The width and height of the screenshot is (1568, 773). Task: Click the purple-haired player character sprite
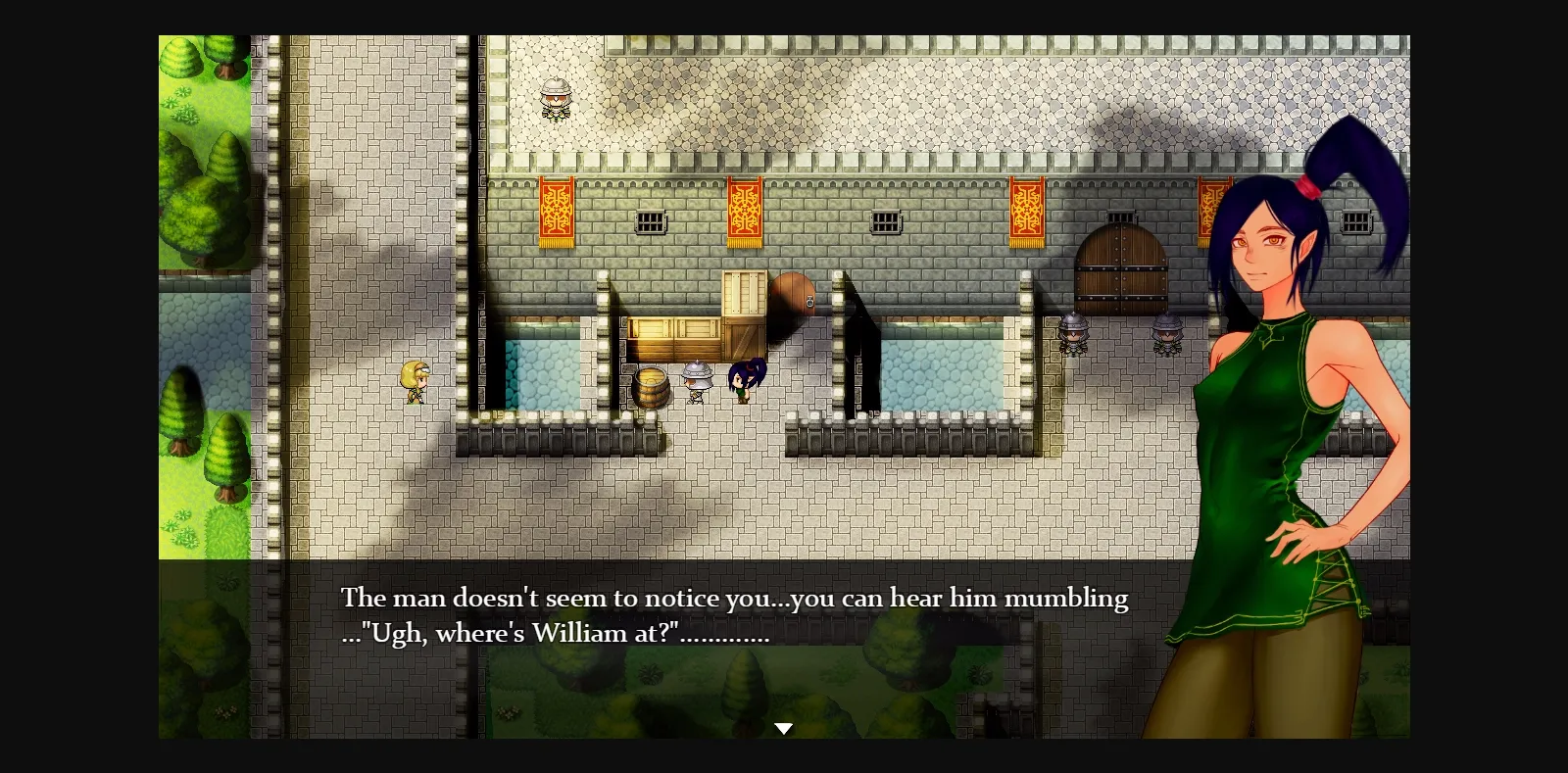[x=742, y=379]
